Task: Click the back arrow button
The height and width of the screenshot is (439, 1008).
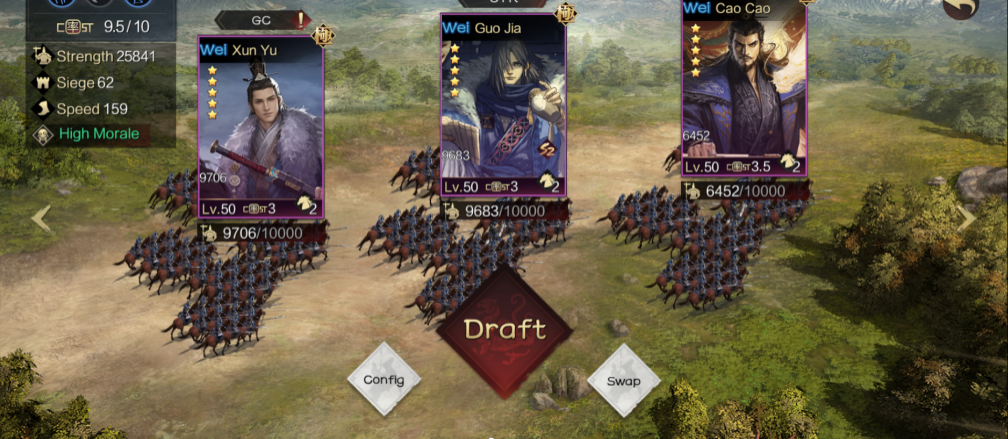Action: tap(962, 11)
